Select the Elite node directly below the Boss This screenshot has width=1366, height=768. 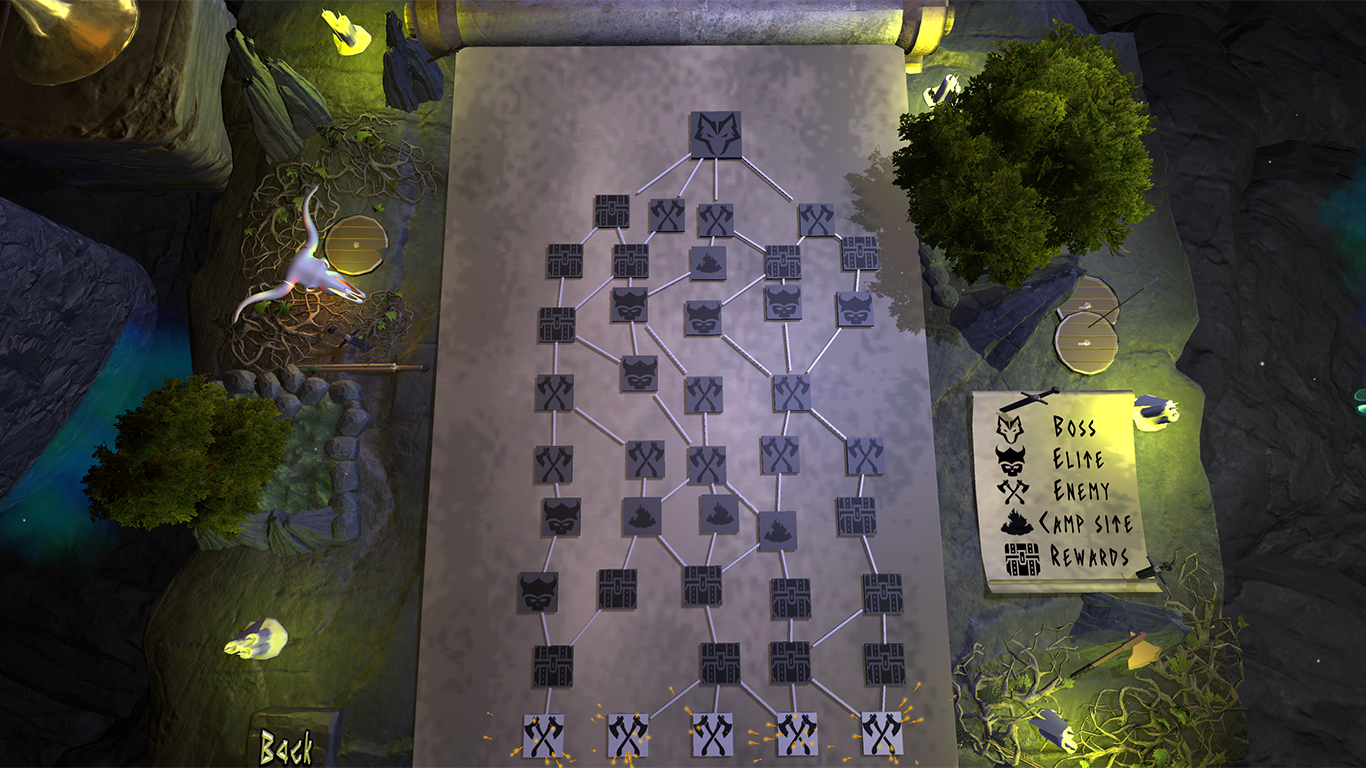[x=703, y=317]
